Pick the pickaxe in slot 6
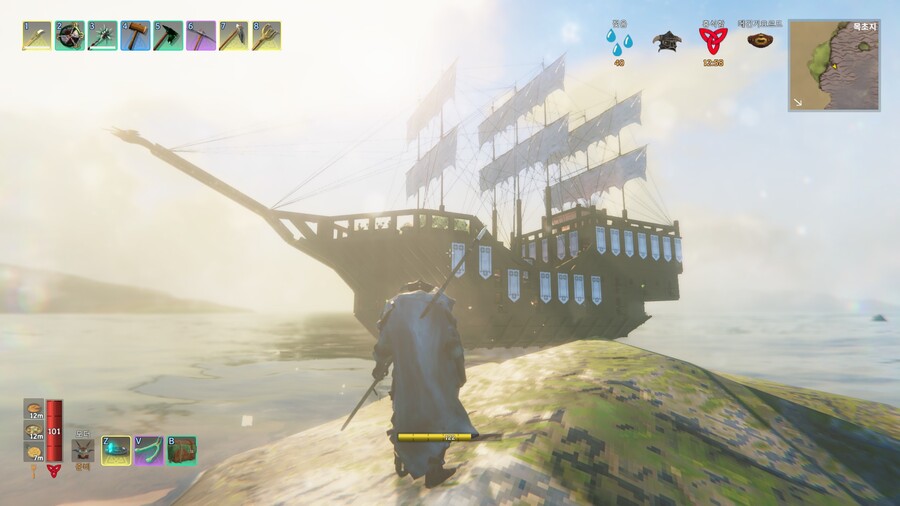900x506 pixels. [x=201, y=36]
